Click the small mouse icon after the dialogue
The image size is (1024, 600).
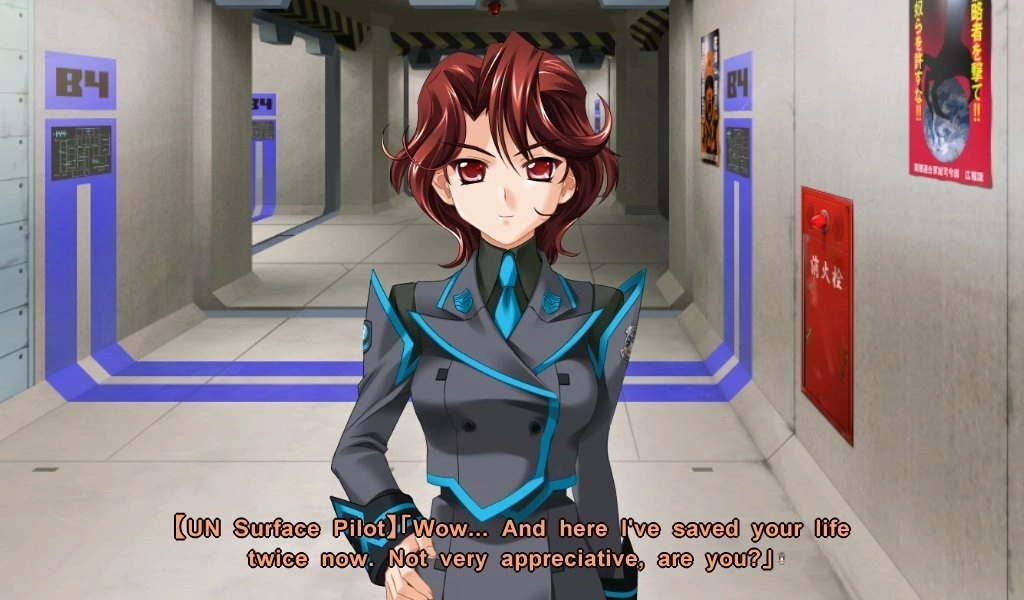781,560
